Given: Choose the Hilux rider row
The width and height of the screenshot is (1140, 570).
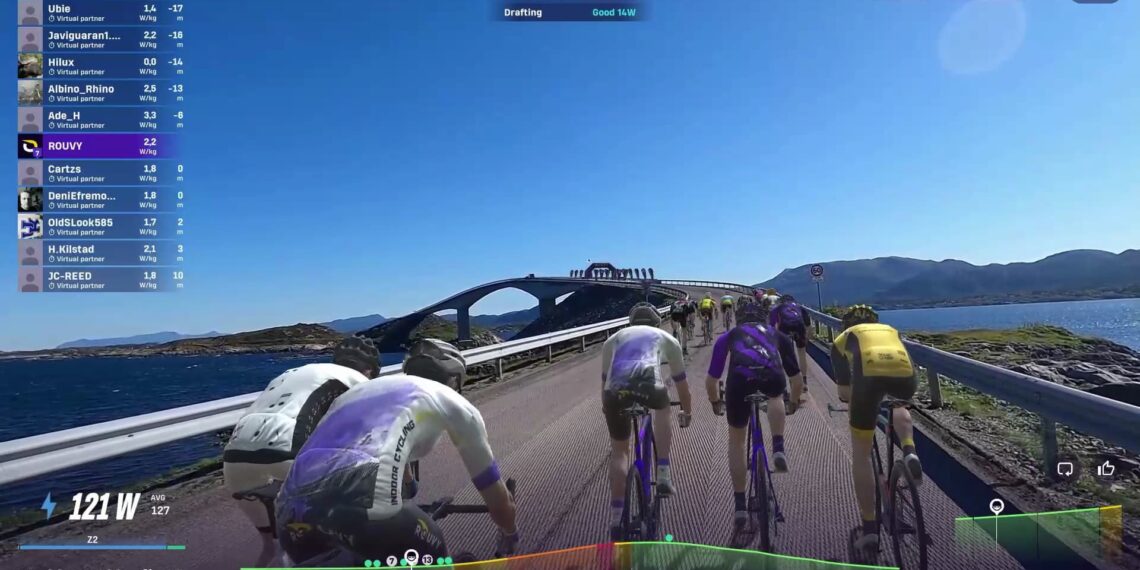Looking at the screenshot, I should click(x=100, y=66).
